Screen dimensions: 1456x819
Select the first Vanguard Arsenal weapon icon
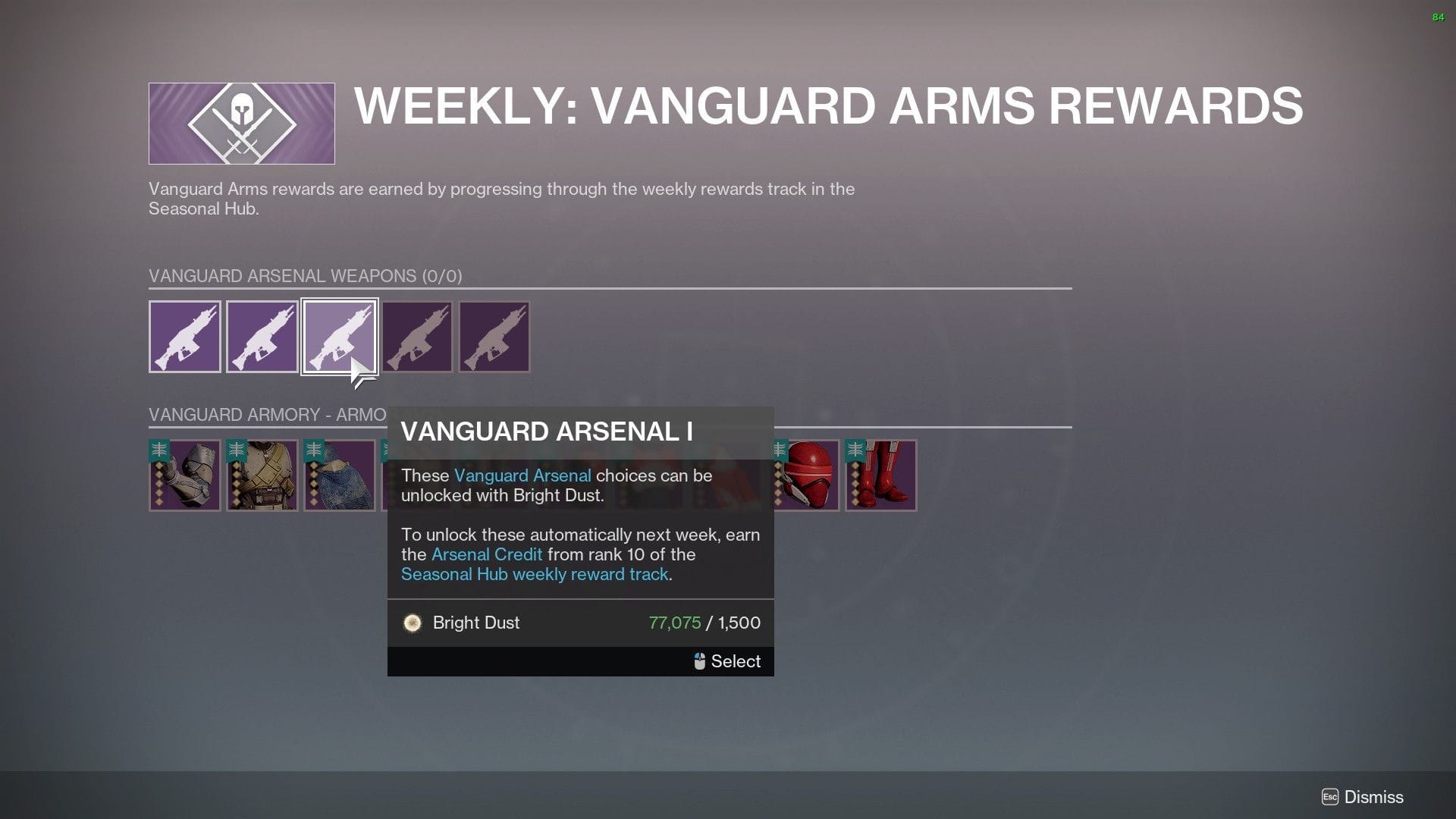tap(184, 336)
